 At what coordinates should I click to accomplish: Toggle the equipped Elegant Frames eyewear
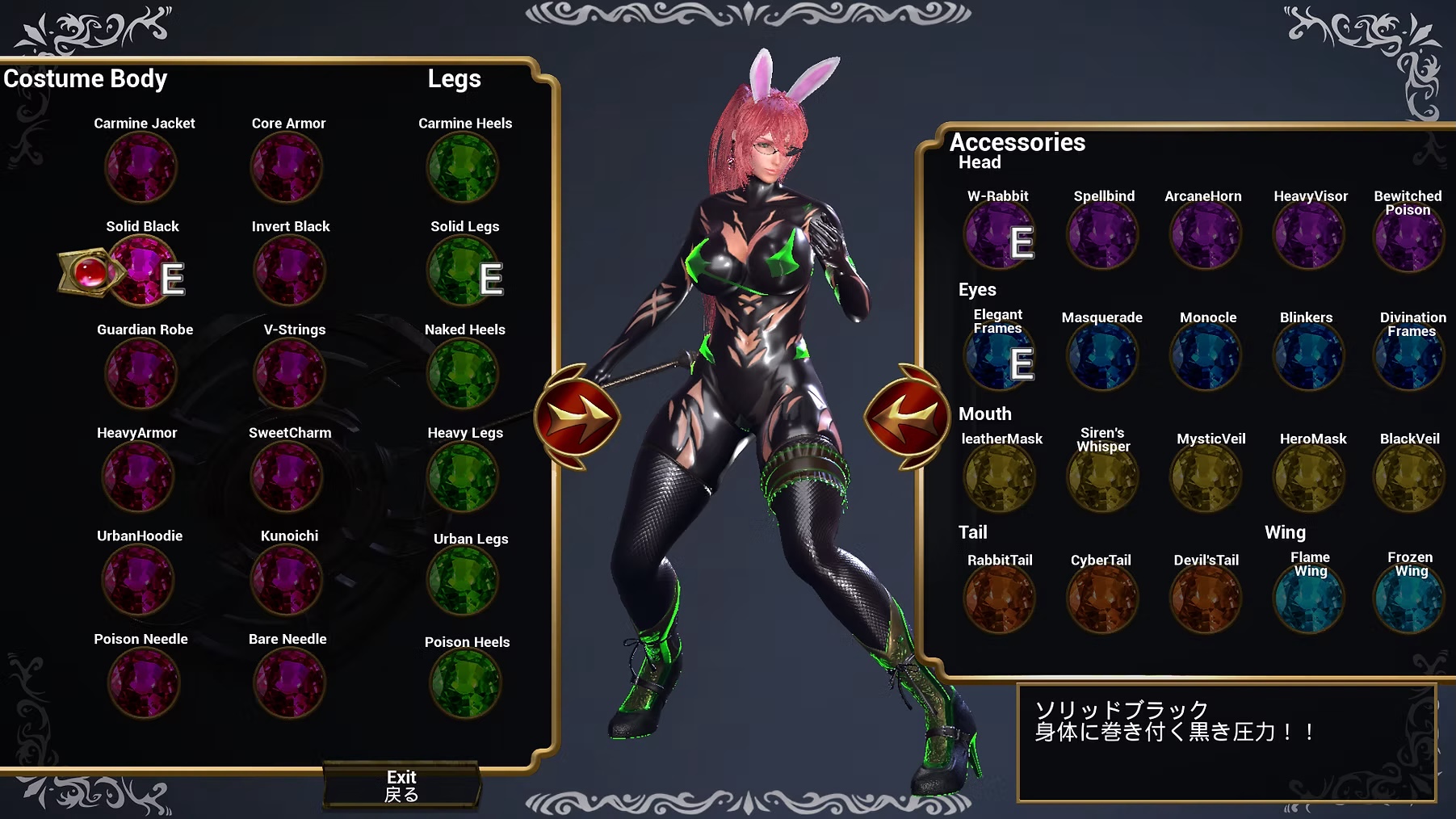1000,356
